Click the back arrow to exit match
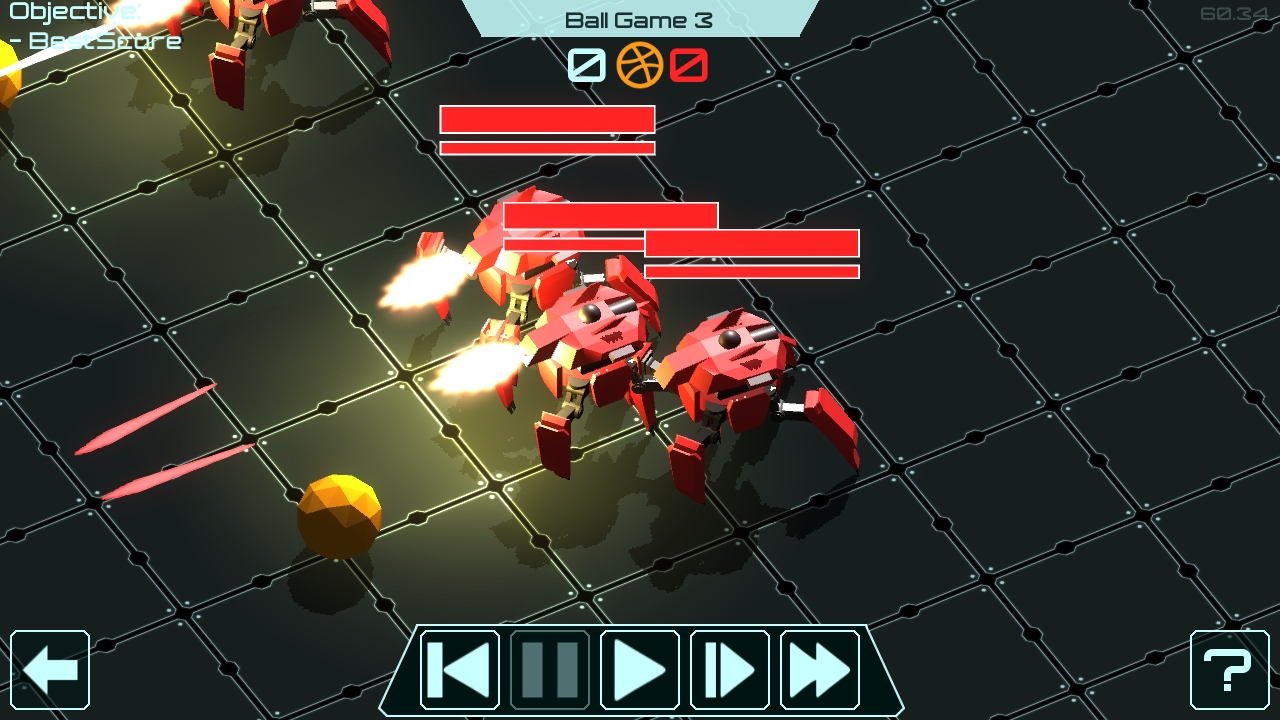Screen dimensions: 1280x720 click(52, 670)
